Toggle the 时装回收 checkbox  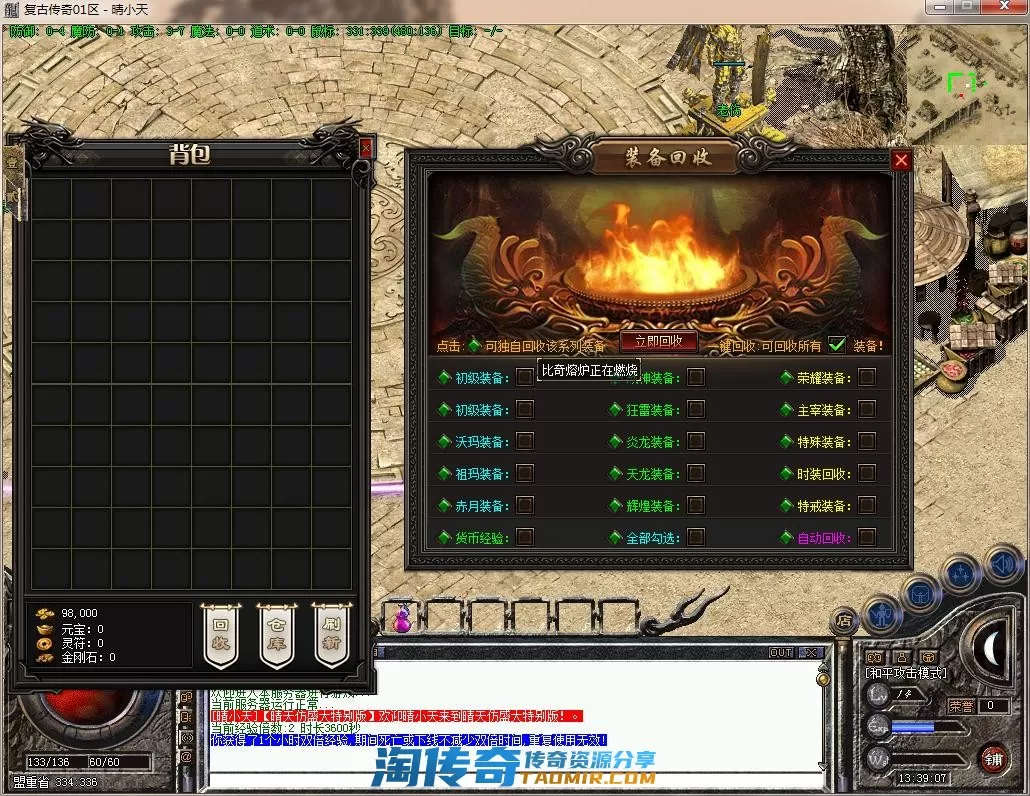coord(867,474)
